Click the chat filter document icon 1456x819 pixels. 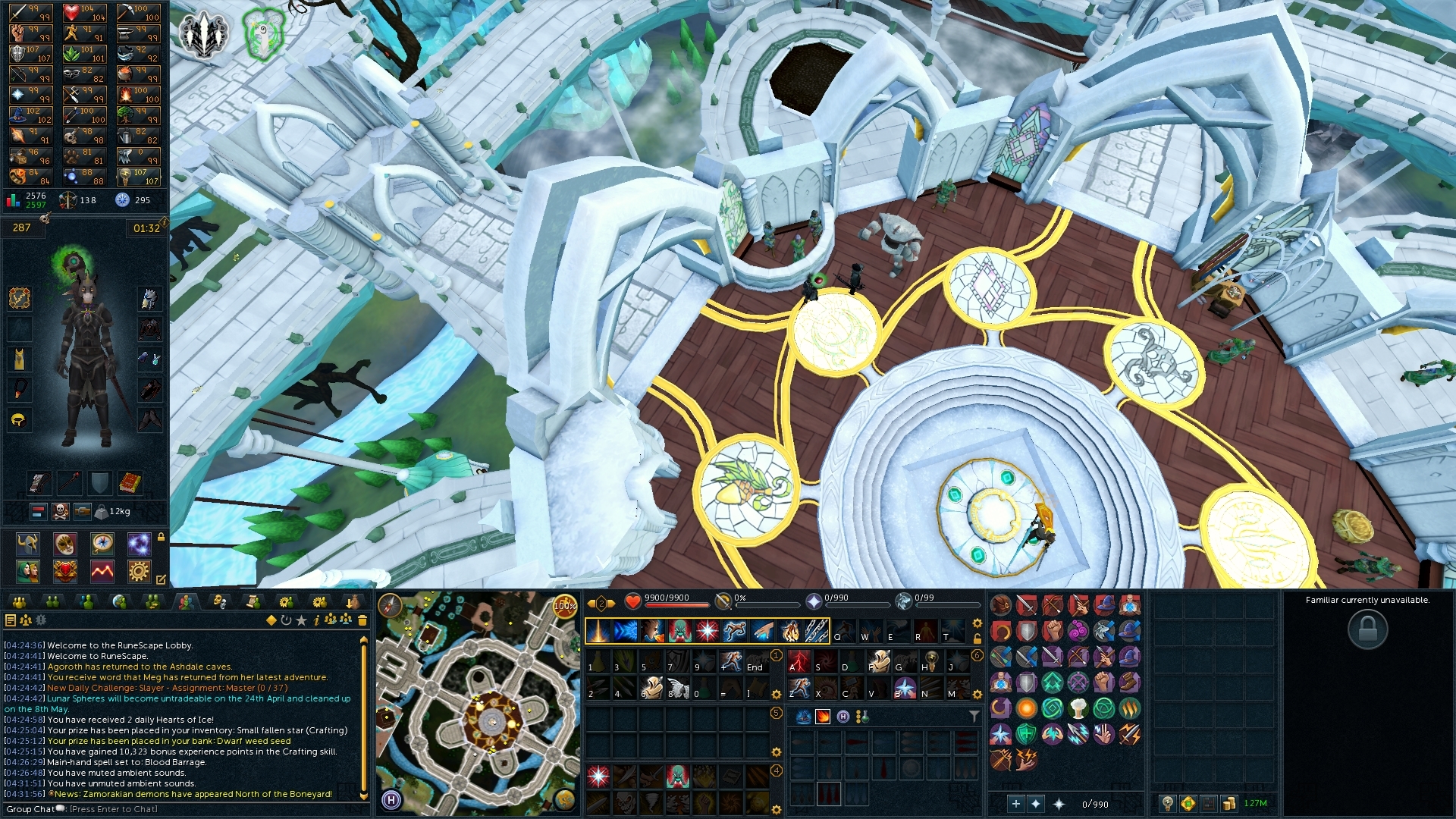point(11,622)
